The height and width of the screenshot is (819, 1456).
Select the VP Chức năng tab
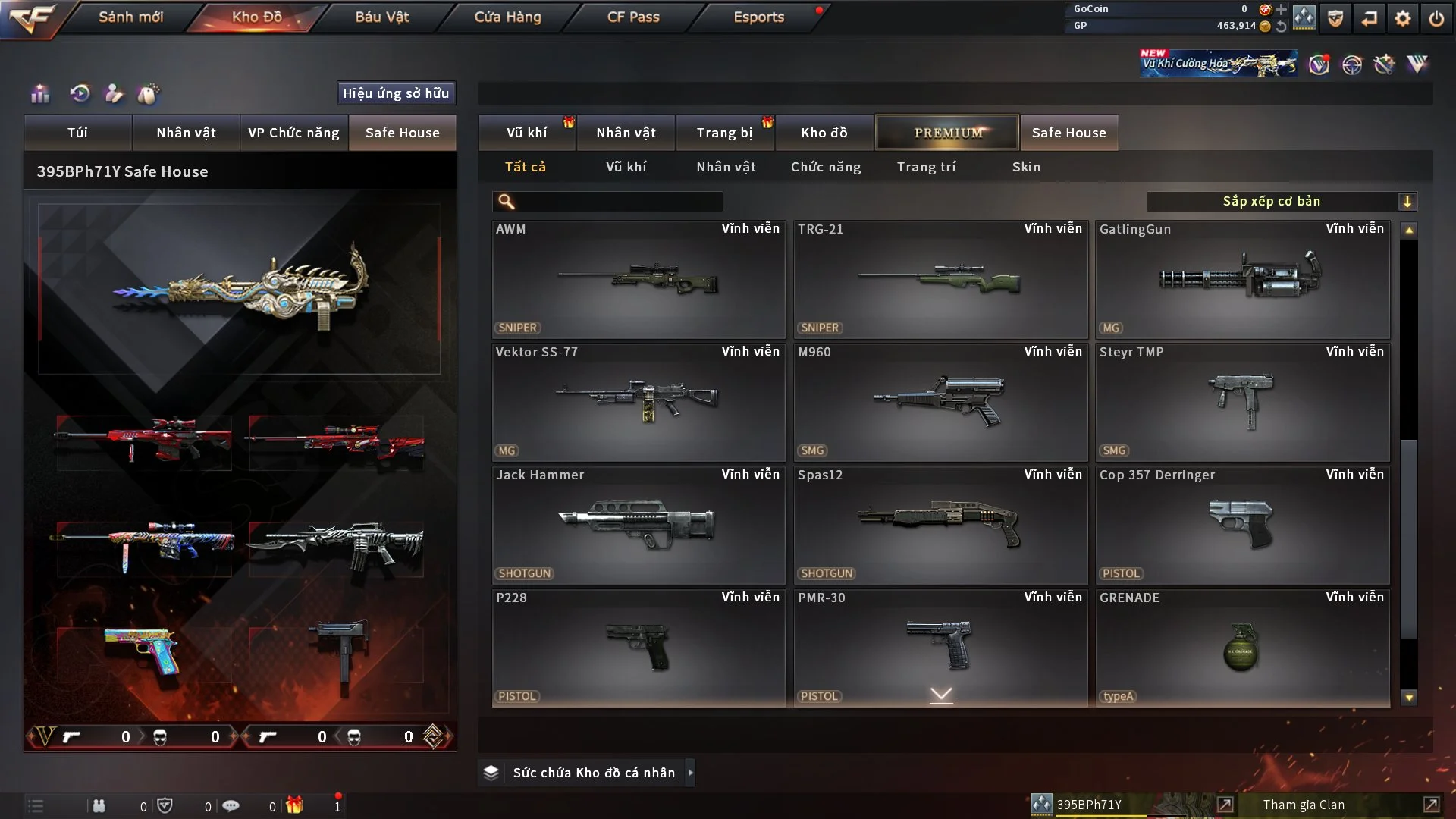pos(293,133)
